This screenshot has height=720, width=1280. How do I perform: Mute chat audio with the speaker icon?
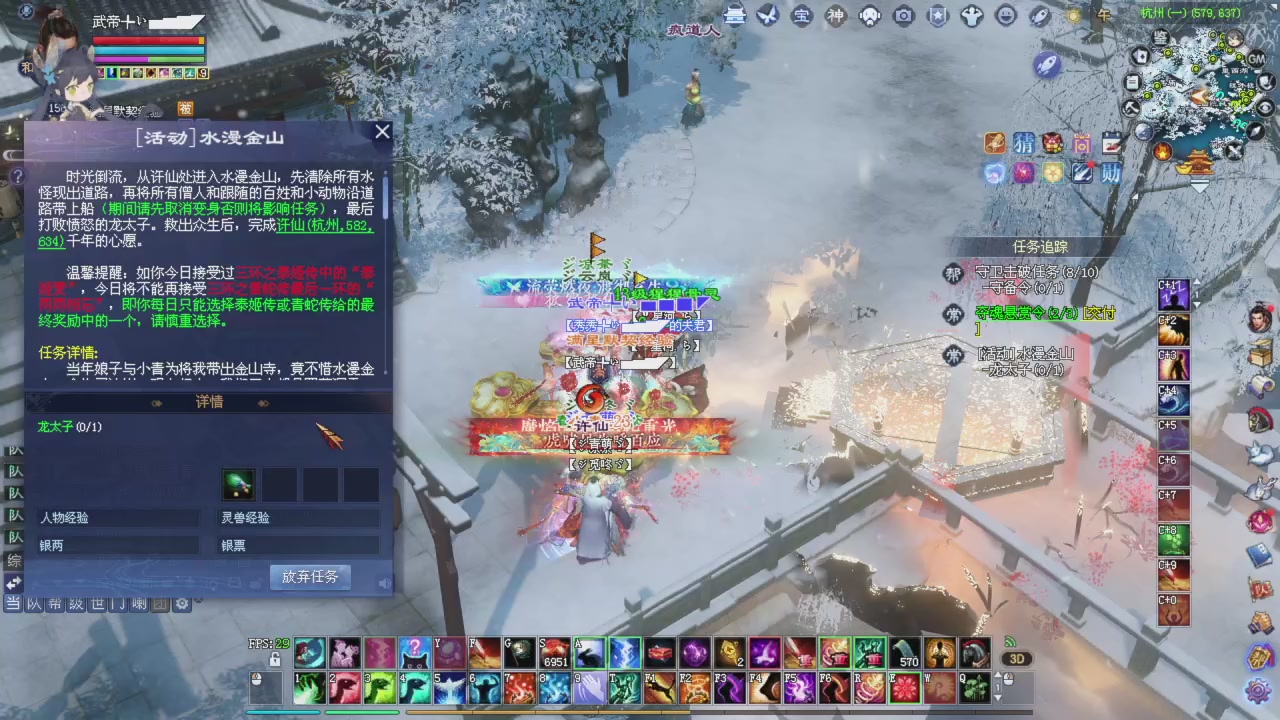[384, 583]
